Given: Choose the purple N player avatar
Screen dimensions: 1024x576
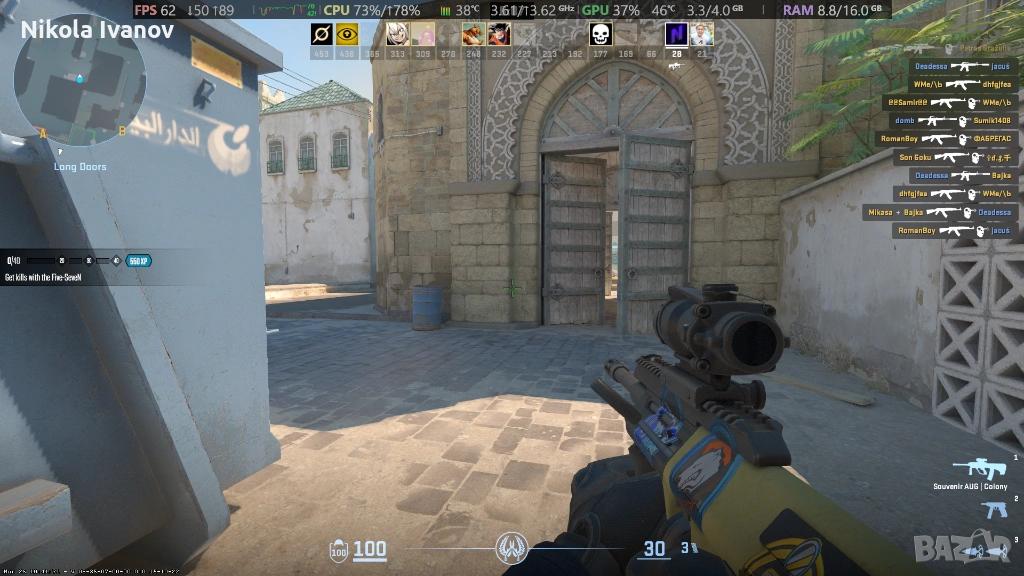Looking at the screenshot, I should (677, 35).
